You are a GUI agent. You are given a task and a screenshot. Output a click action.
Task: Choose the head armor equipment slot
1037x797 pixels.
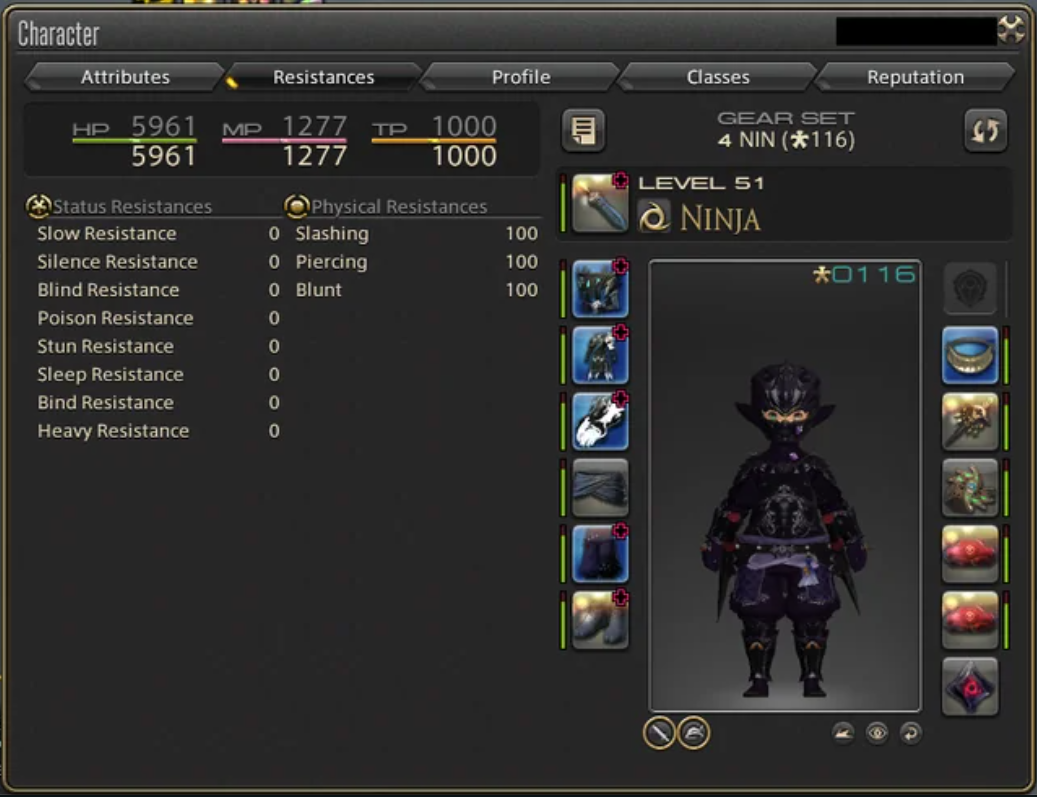point(600,289)
